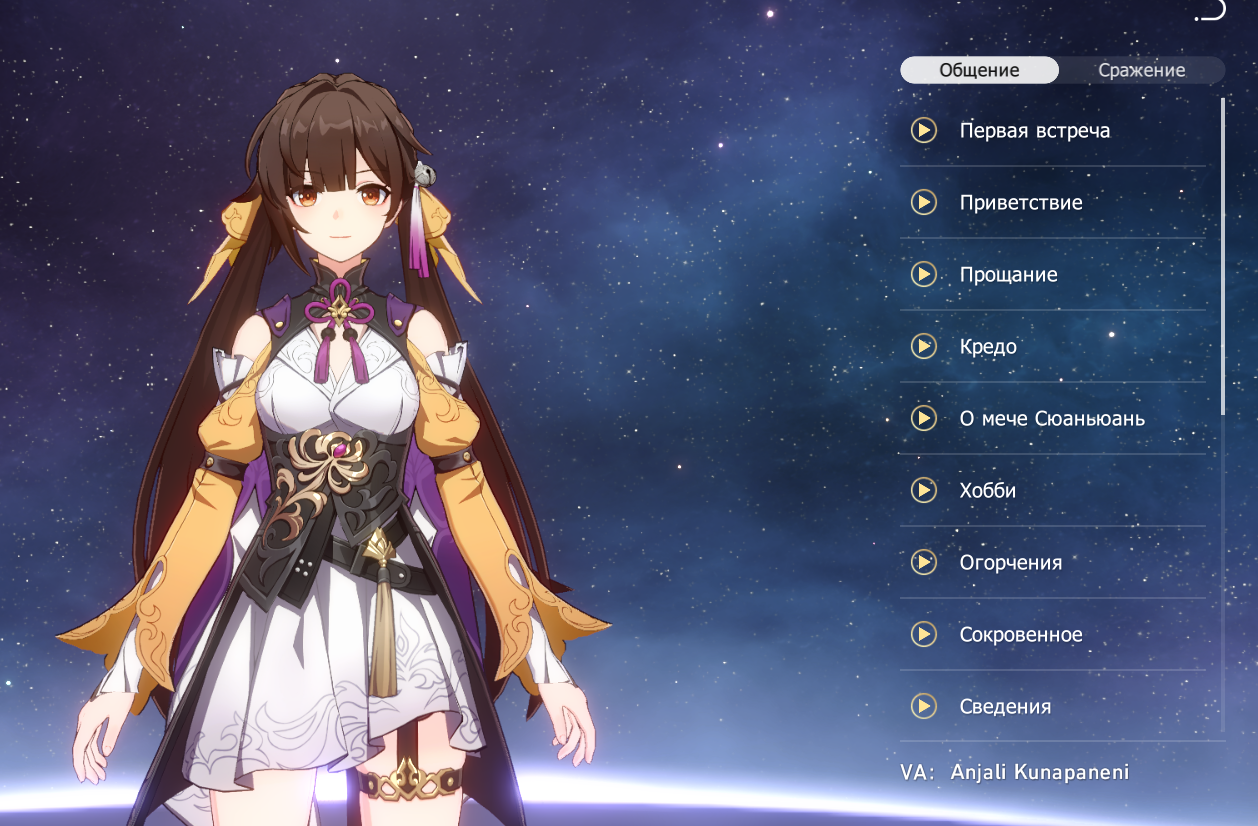Select the Сведения voice line
This screenshot has height=826, width=1258.
click(1005, 707)
